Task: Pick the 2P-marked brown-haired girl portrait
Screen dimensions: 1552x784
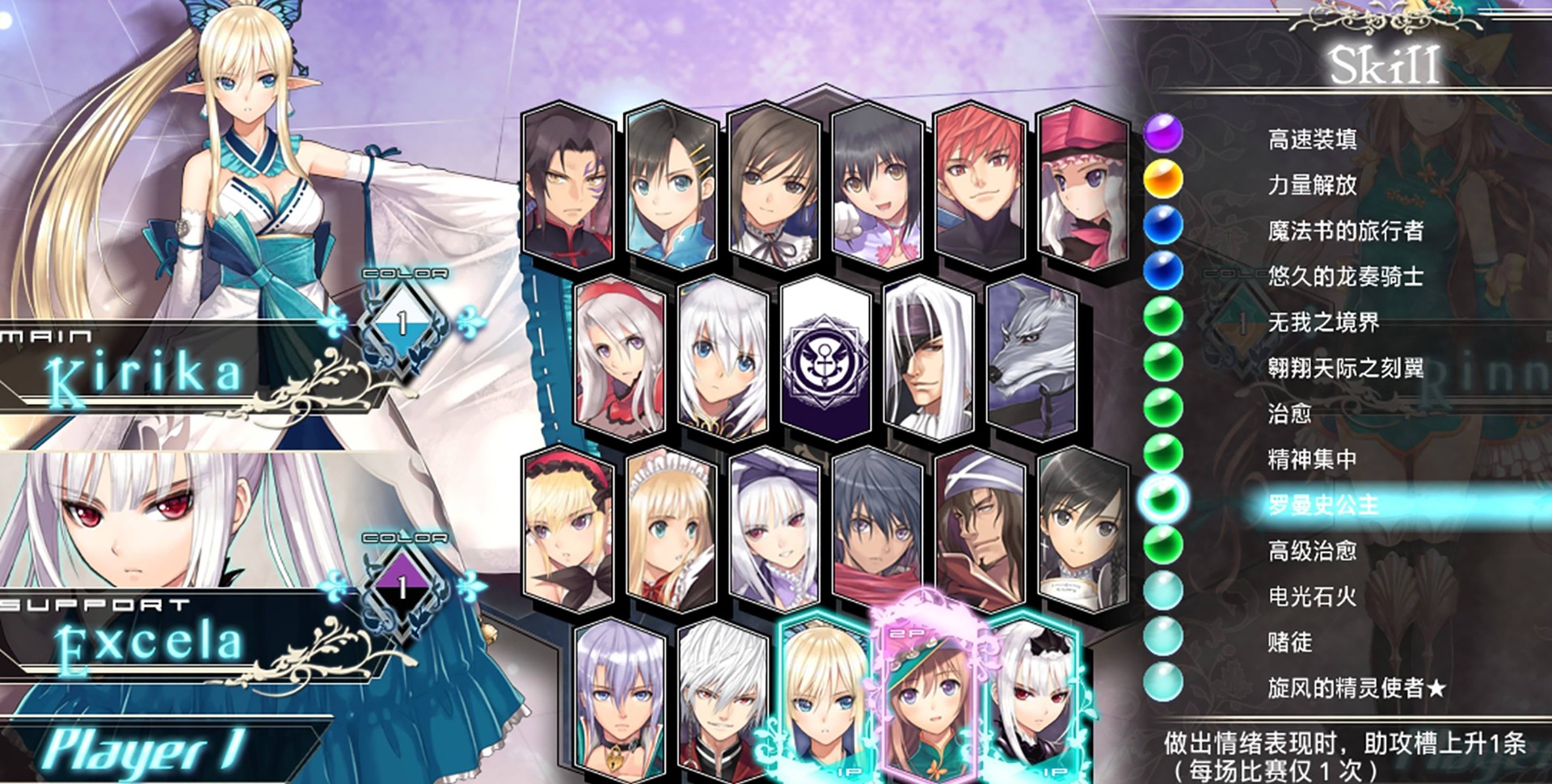Action: pos(929,695)
